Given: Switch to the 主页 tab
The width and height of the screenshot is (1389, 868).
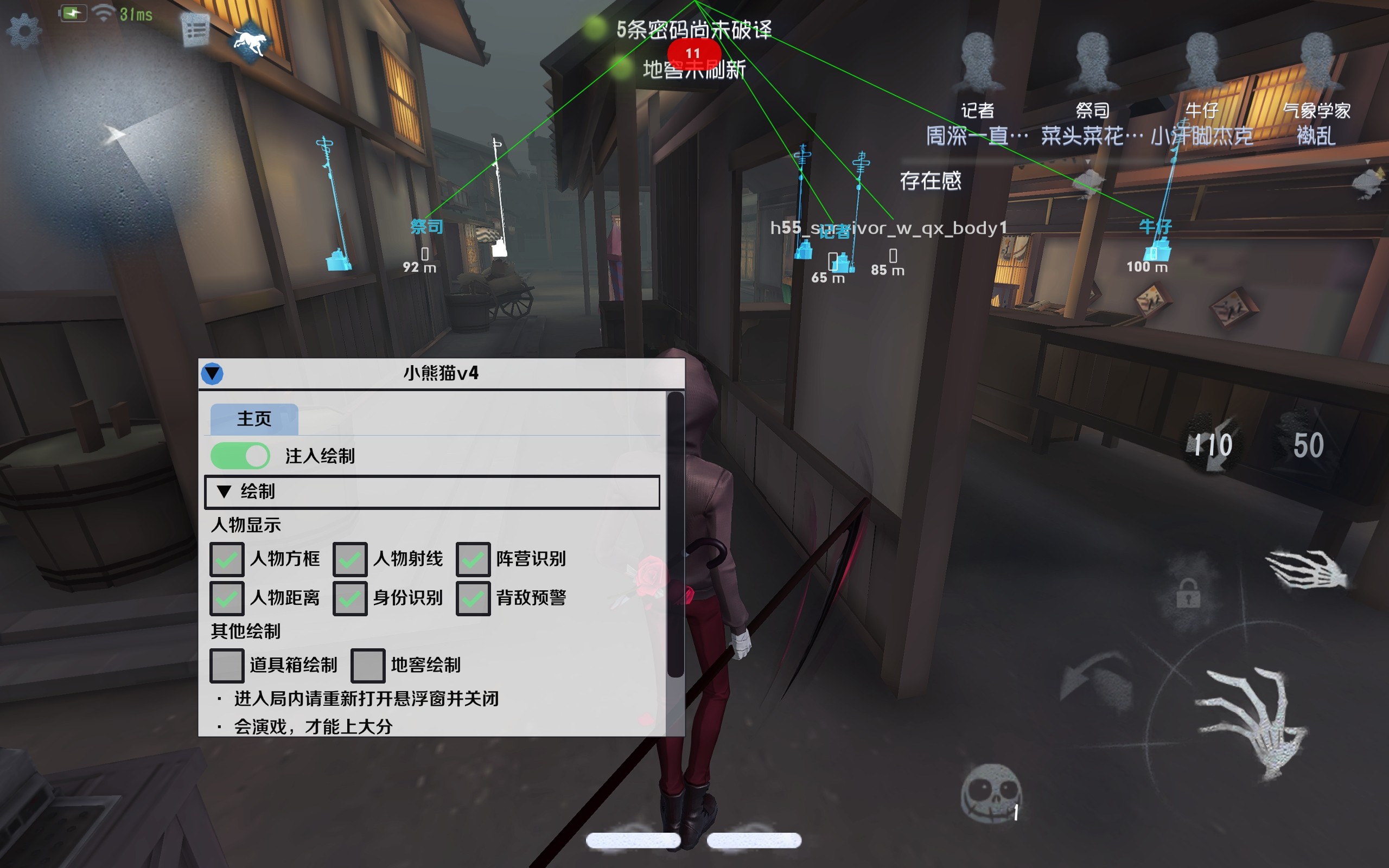Looking at the screenshot, I should click(255, 418).
